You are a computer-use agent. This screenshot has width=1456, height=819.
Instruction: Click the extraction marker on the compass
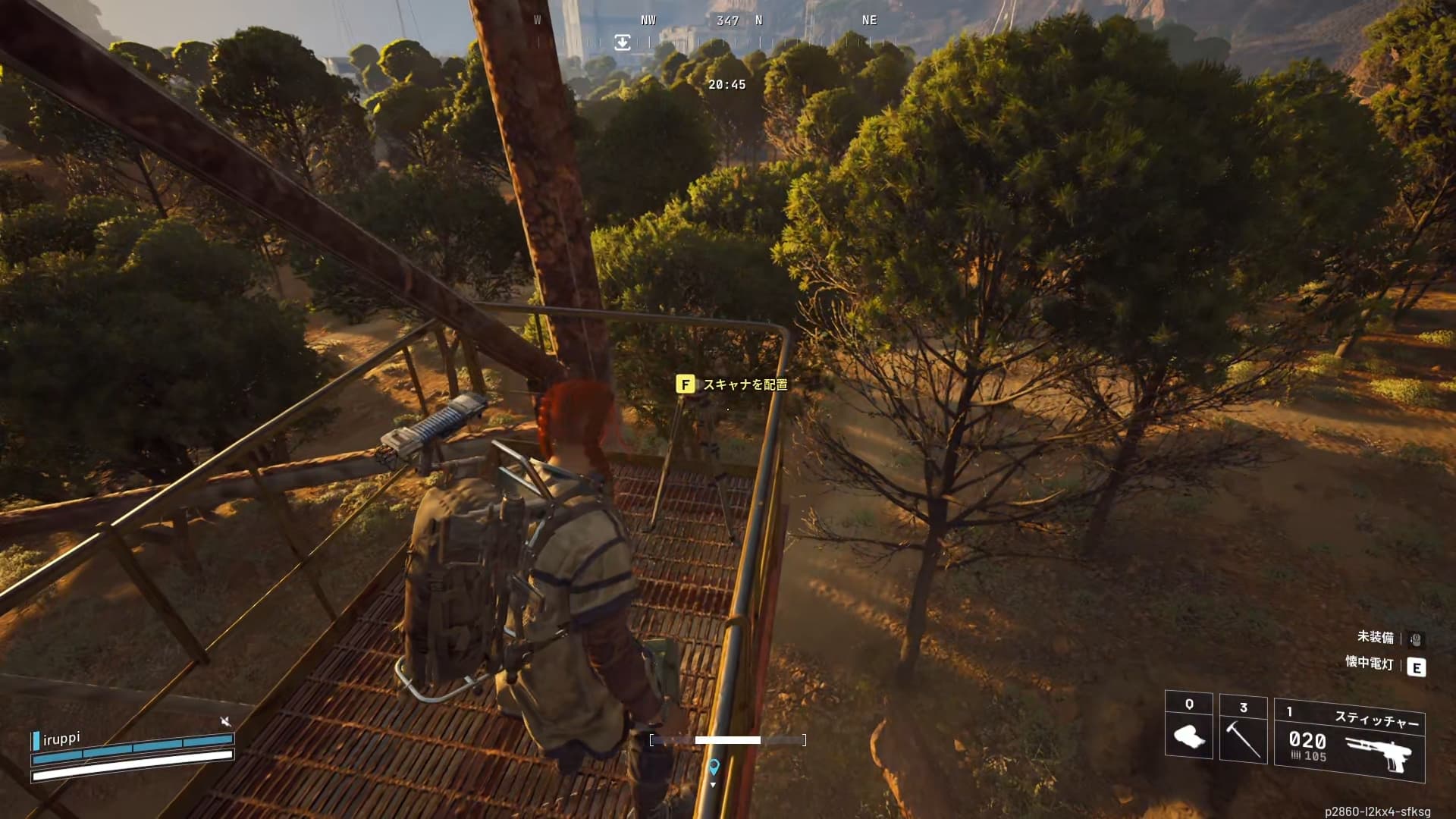(x=622, y=42)
